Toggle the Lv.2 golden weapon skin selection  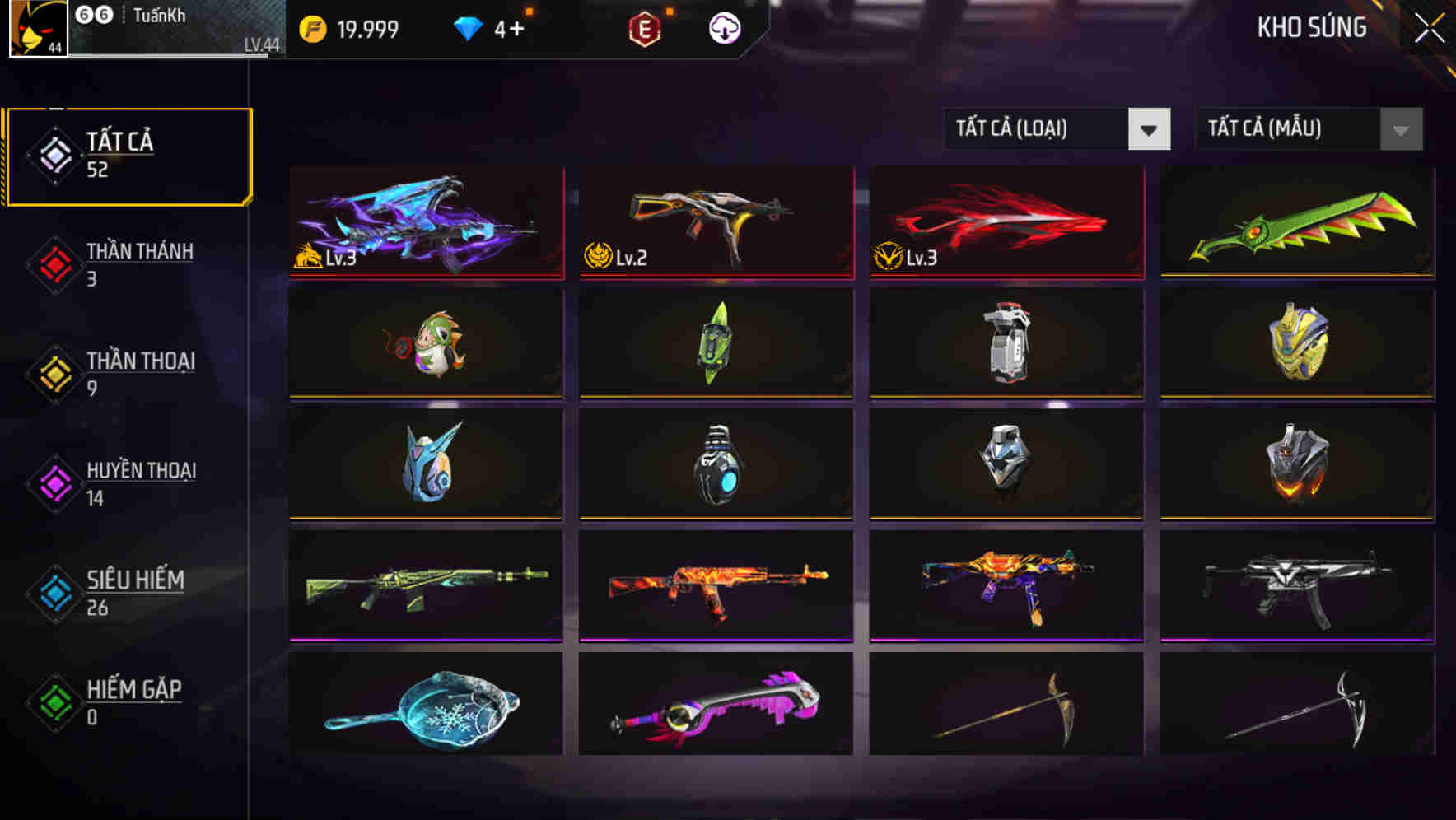point(715,222)
